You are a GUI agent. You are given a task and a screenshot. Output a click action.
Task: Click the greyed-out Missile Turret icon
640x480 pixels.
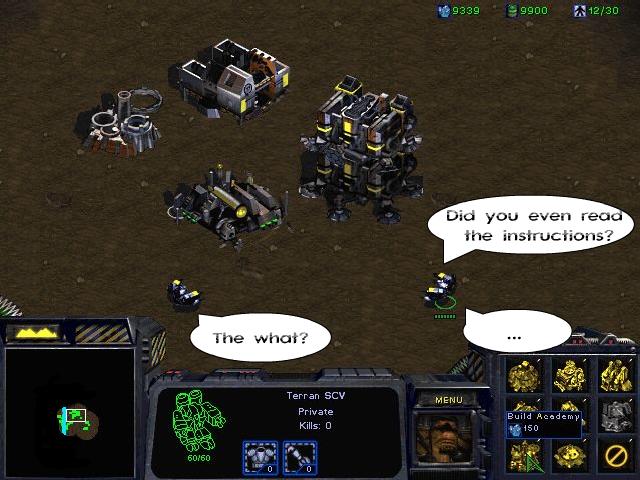[x=615, y=415]
